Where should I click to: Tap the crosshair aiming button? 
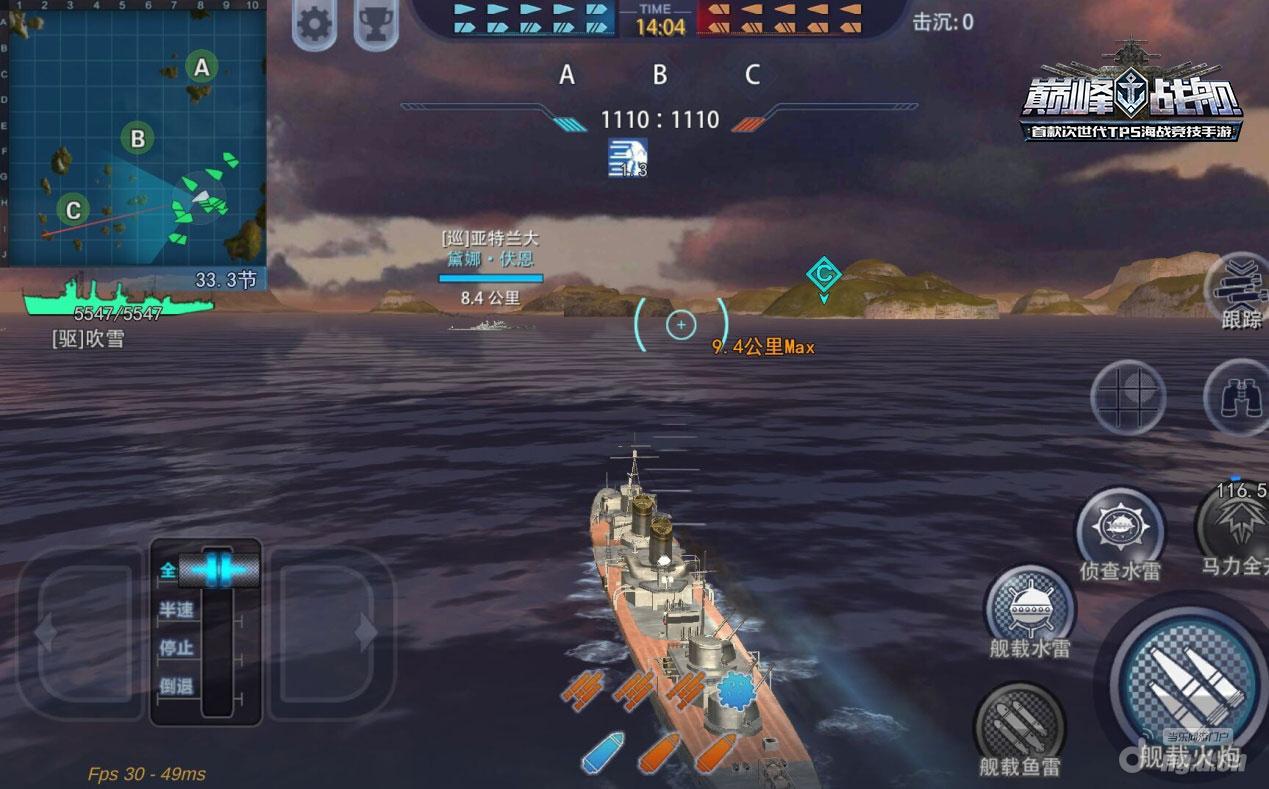click(1128, 396)
